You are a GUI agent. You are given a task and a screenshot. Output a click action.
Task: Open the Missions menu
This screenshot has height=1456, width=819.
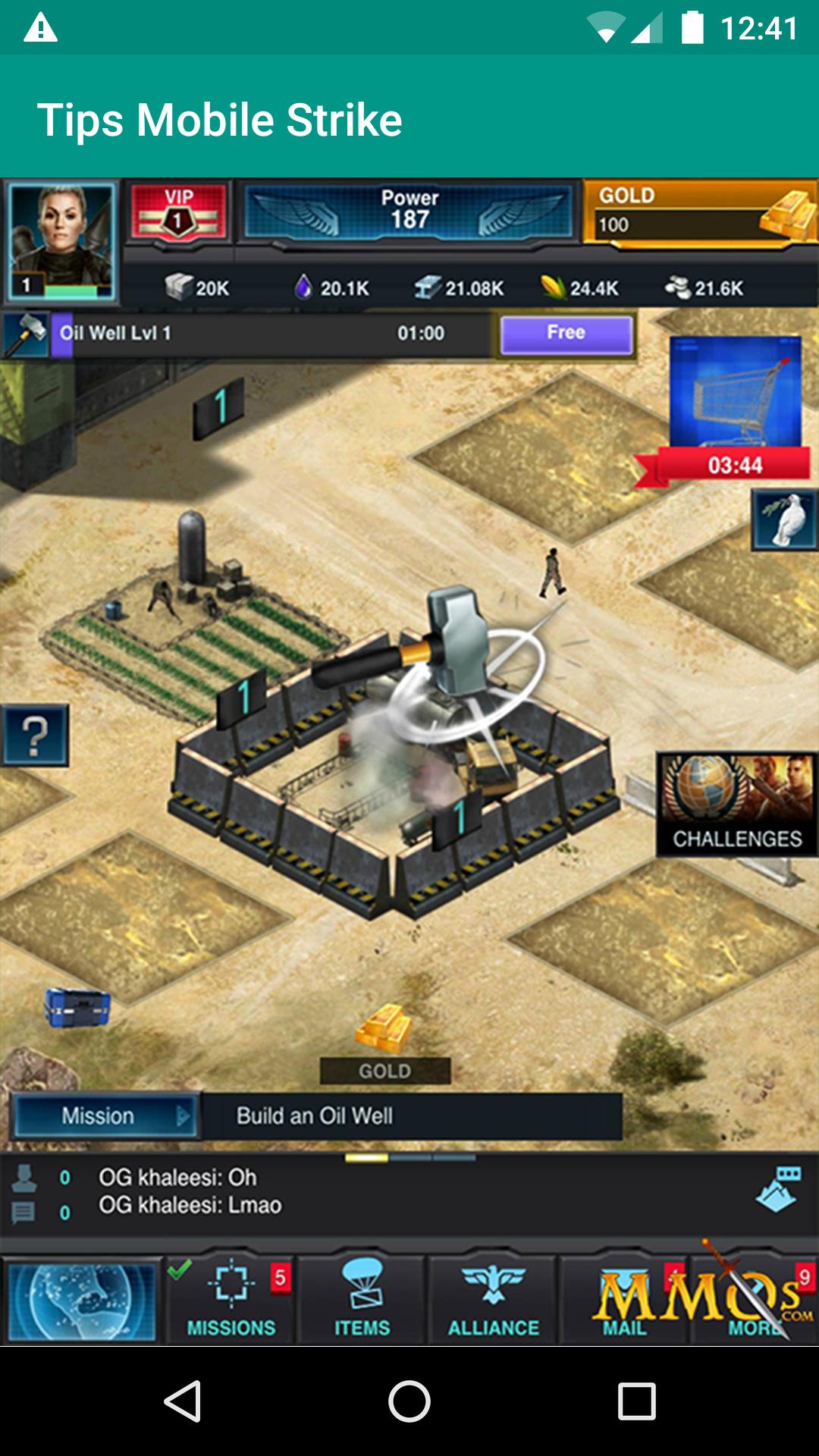click(x=231, y=1301)
